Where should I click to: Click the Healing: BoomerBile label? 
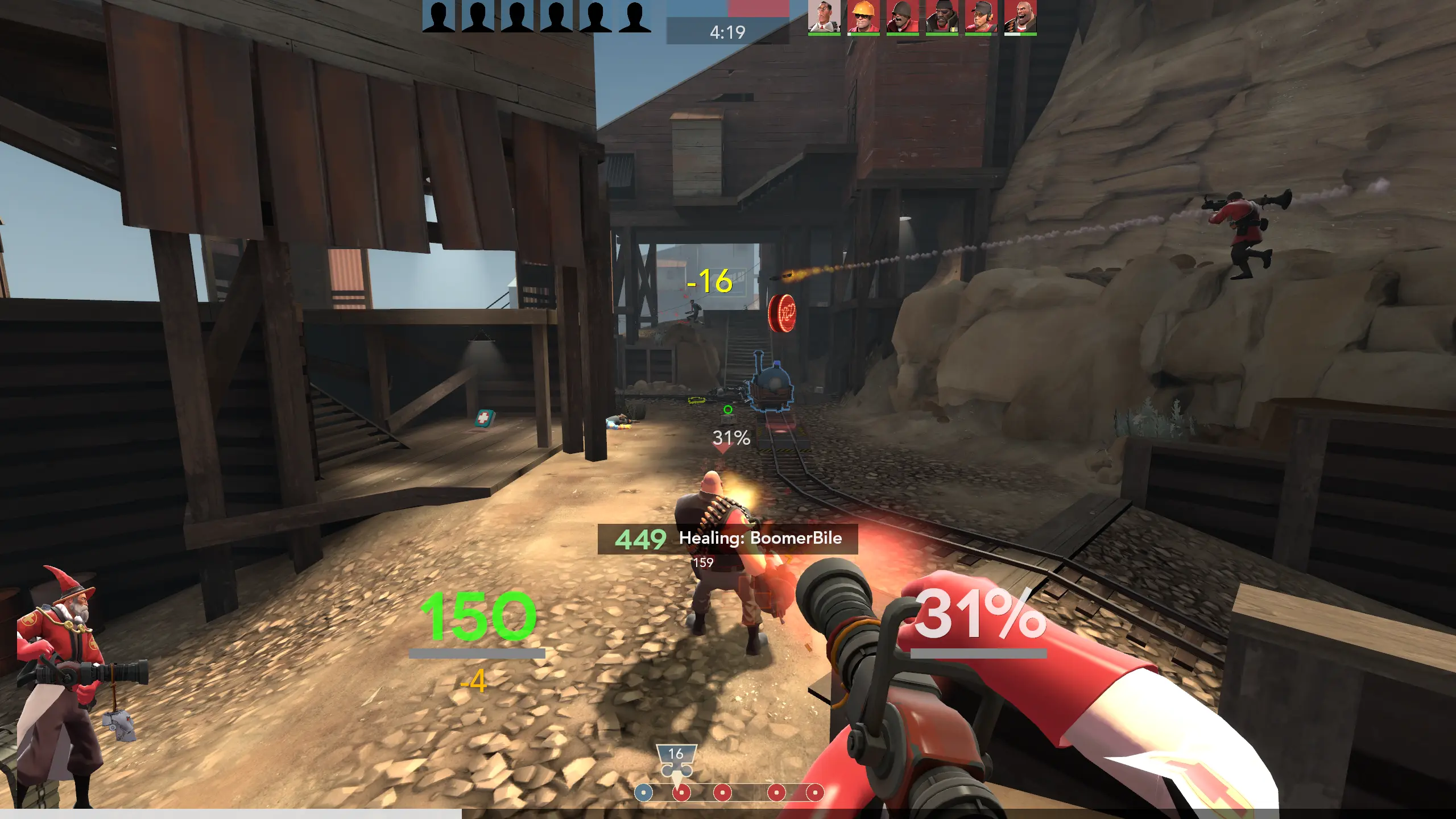(760, 539)
